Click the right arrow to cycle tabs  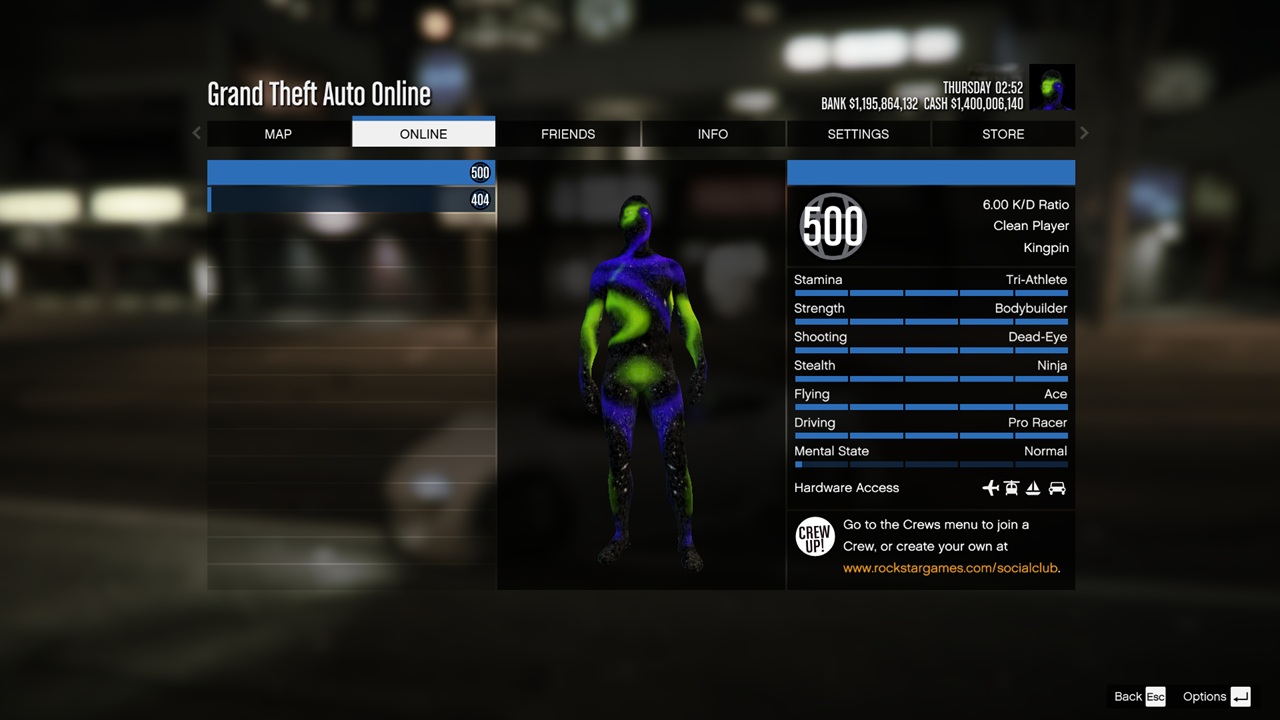point(1084,133)
